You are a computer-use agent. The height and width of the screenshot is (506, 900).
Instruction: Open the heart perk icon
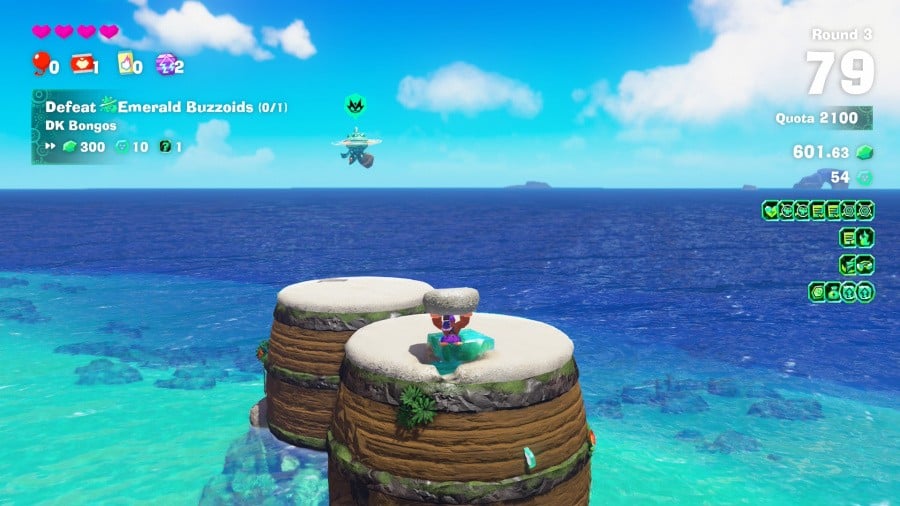pos(771,210)
